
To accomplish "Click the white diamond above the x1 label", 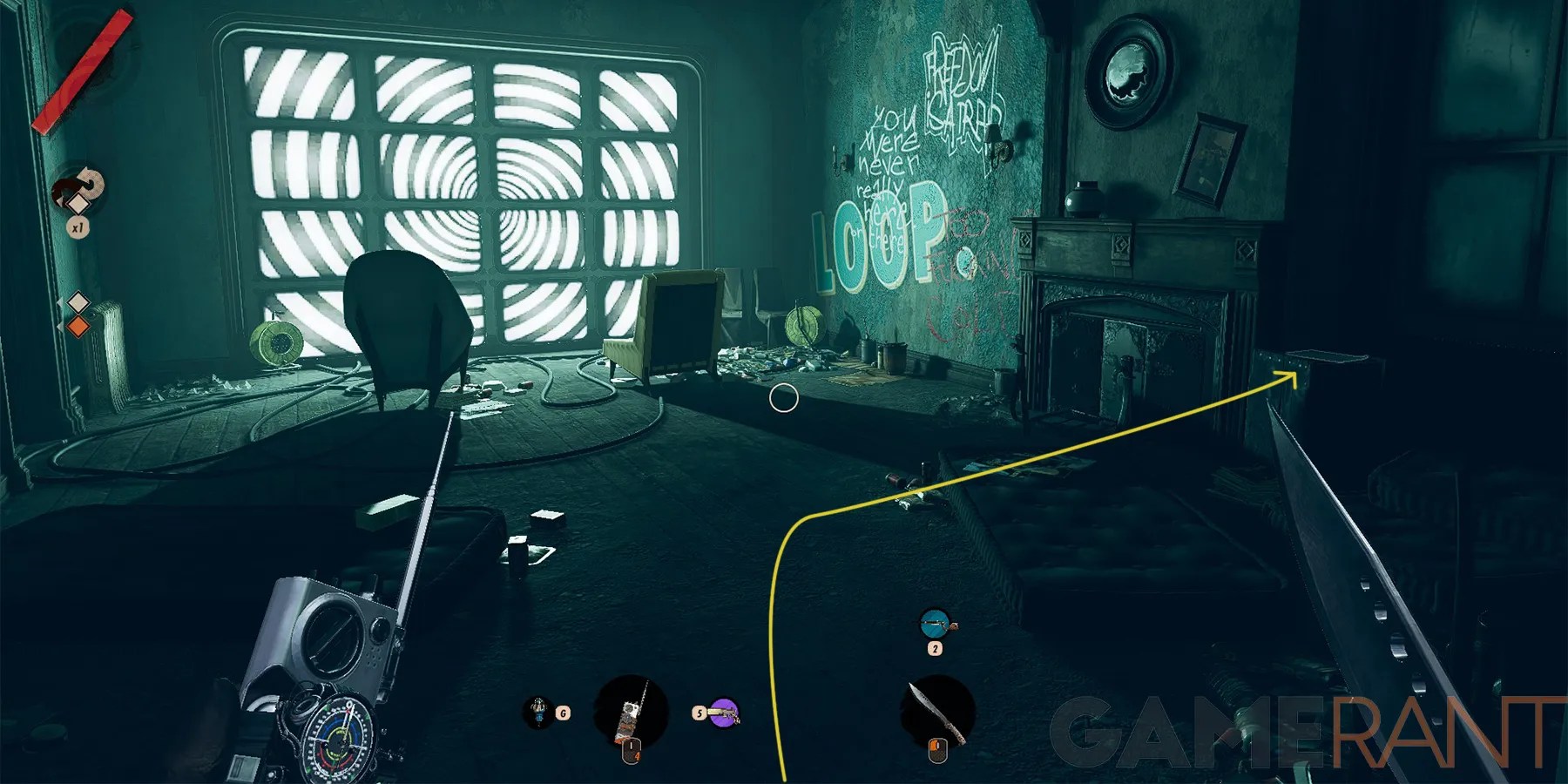I will pyautogui.click(x=78, y=204).
